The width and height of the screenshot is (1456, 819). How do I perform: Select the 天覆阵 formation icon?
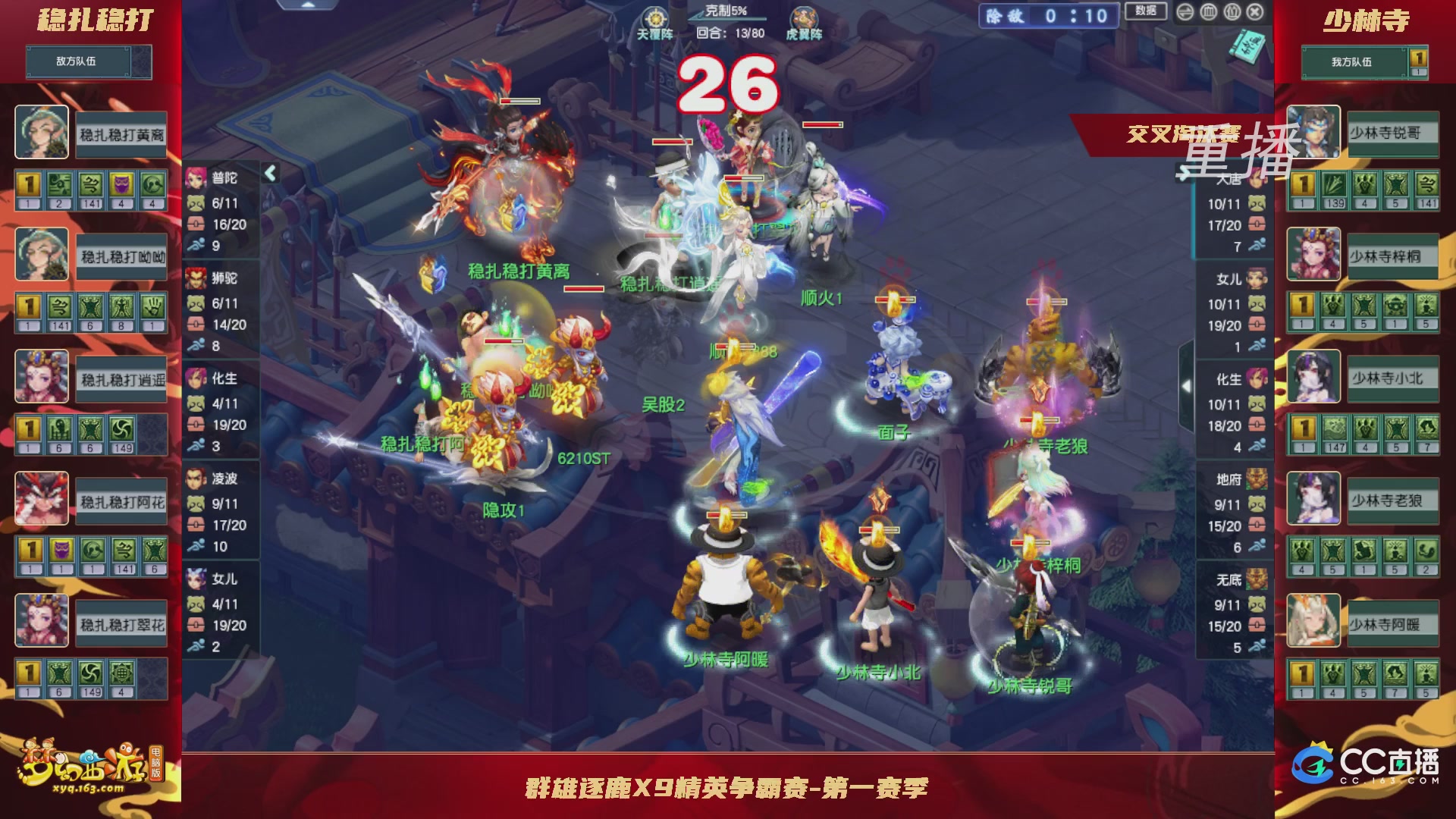pos(655,17)
